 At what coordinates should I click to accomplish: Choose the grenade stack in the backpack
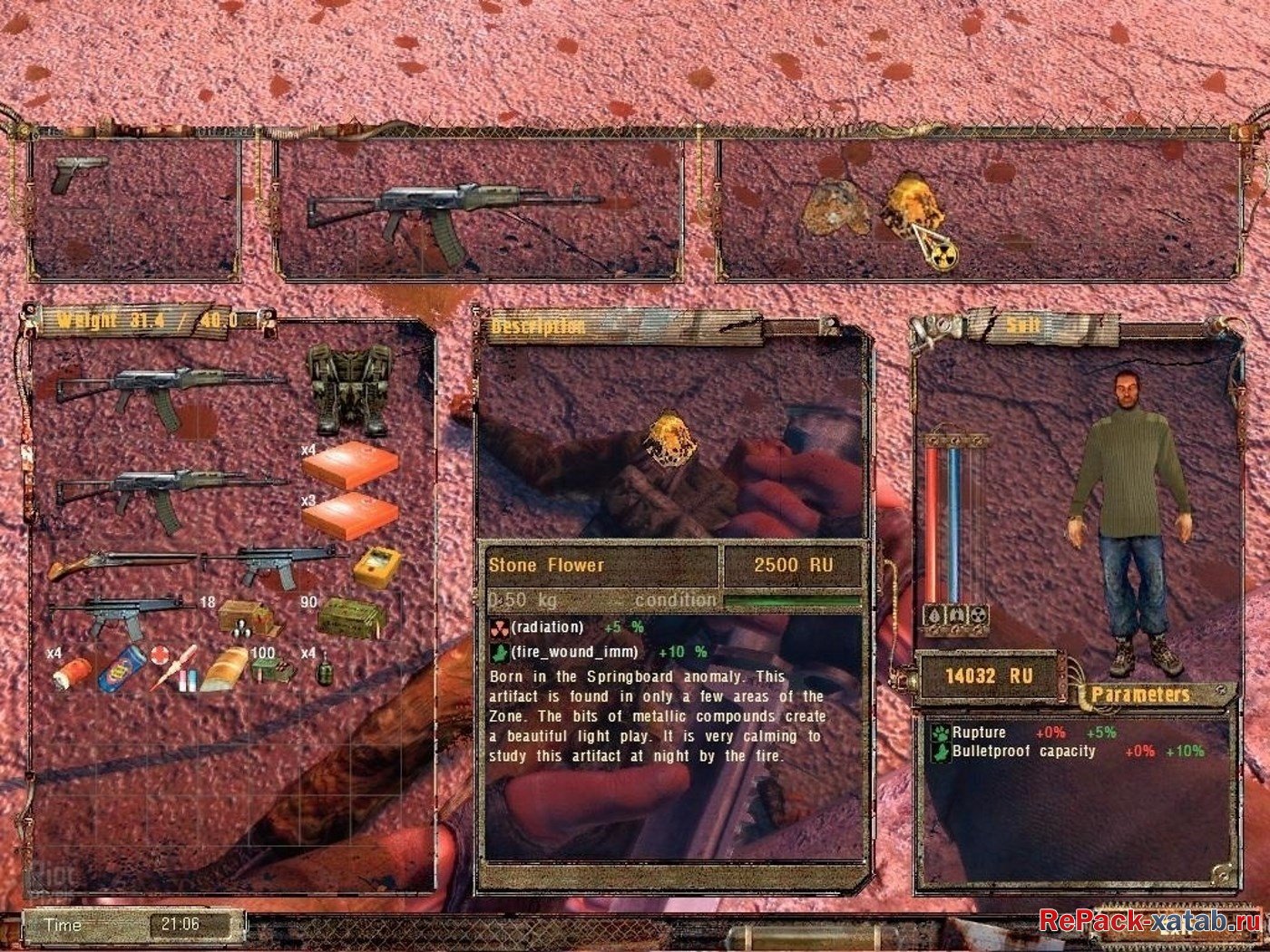(322, 671)
